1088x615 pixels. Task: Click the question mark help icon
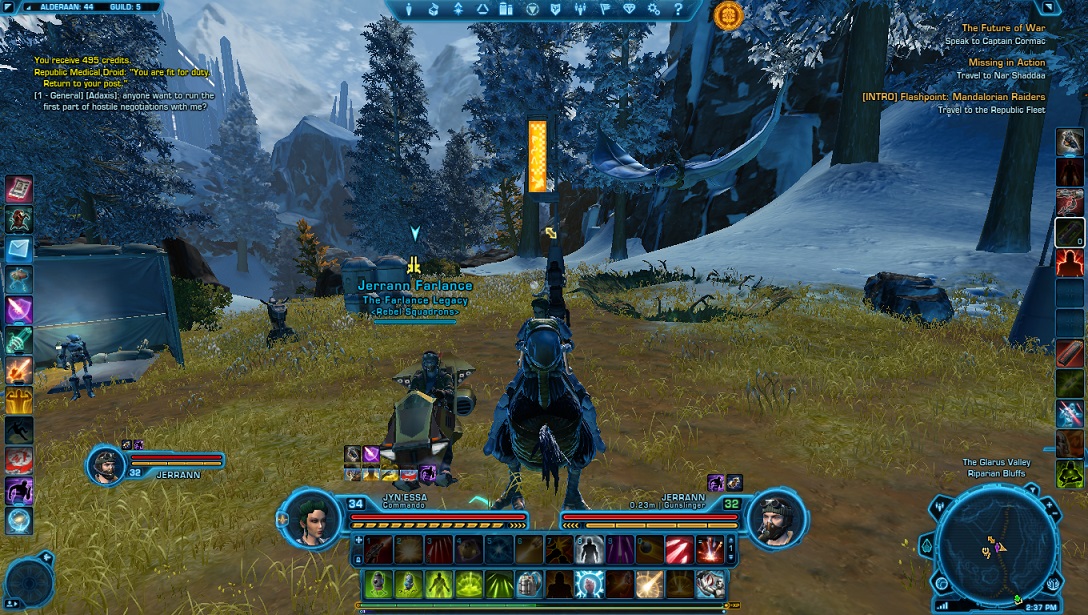pos(678,9)
